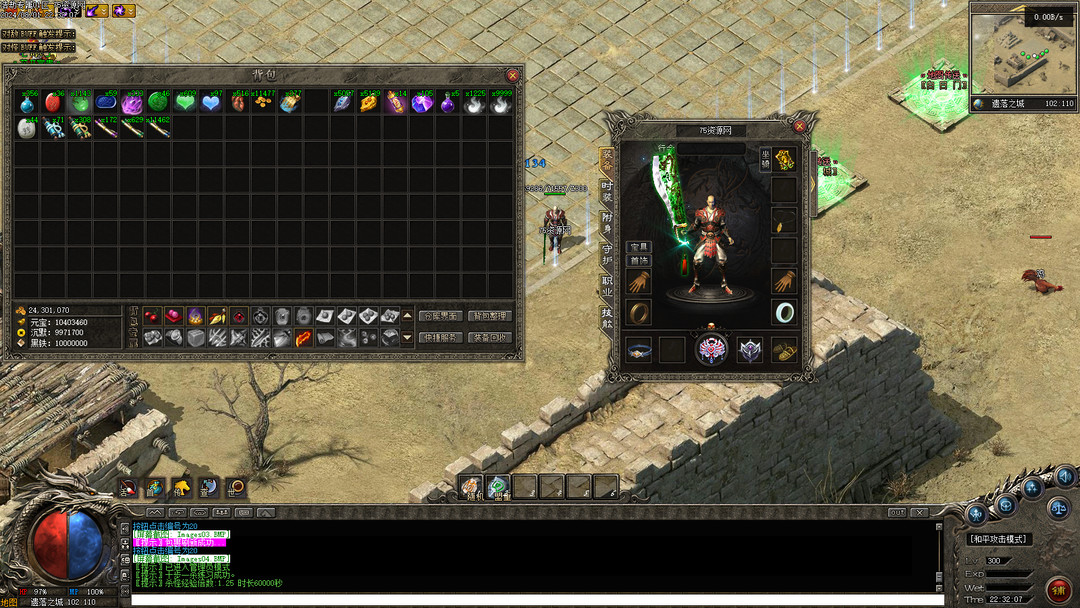Click the purple potion bottle in the backpack
Screen dimensions: 1080x608
point(446,102)
